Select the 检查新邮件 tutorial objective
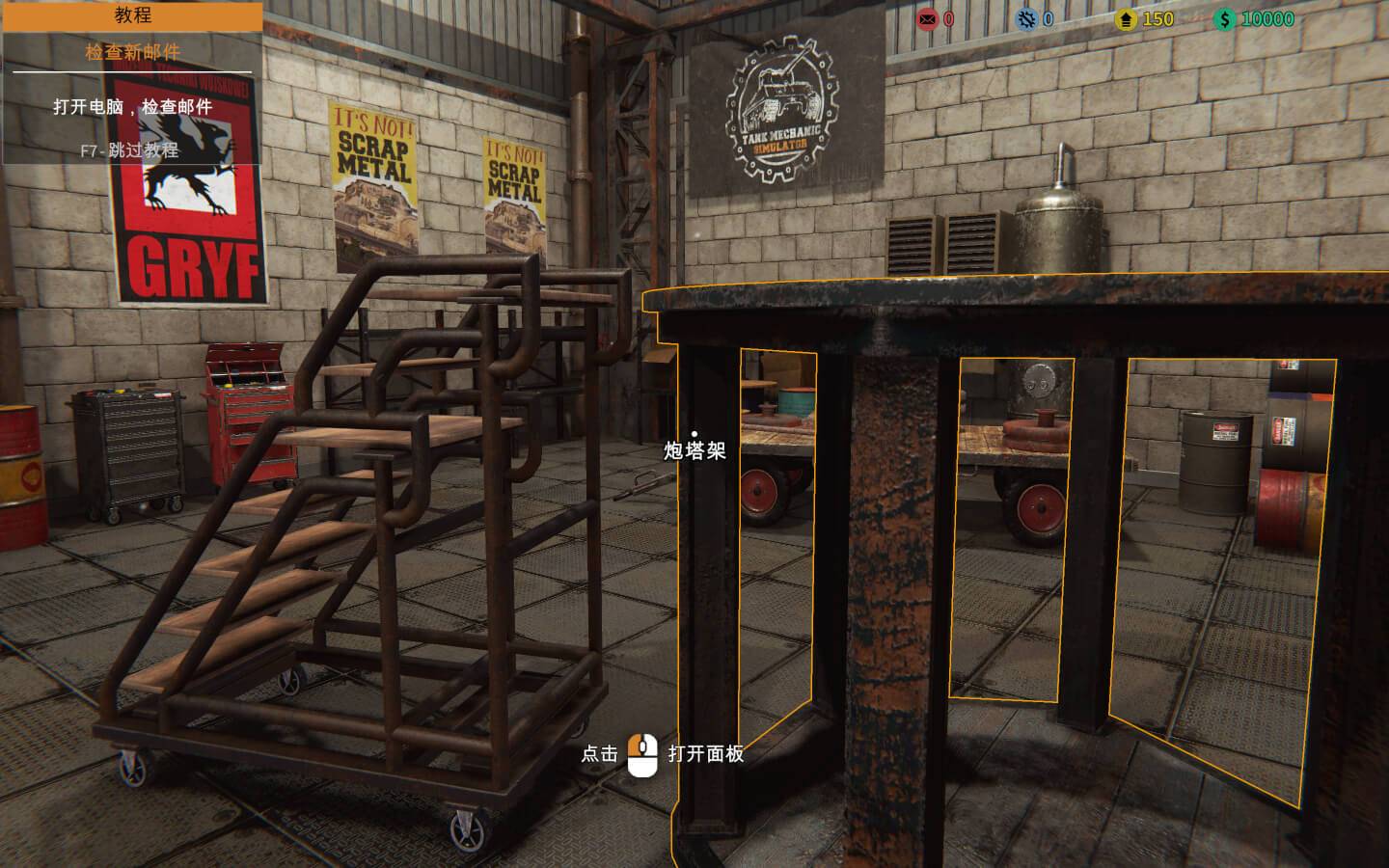The image size is (1389, 868). click(132, 52)
